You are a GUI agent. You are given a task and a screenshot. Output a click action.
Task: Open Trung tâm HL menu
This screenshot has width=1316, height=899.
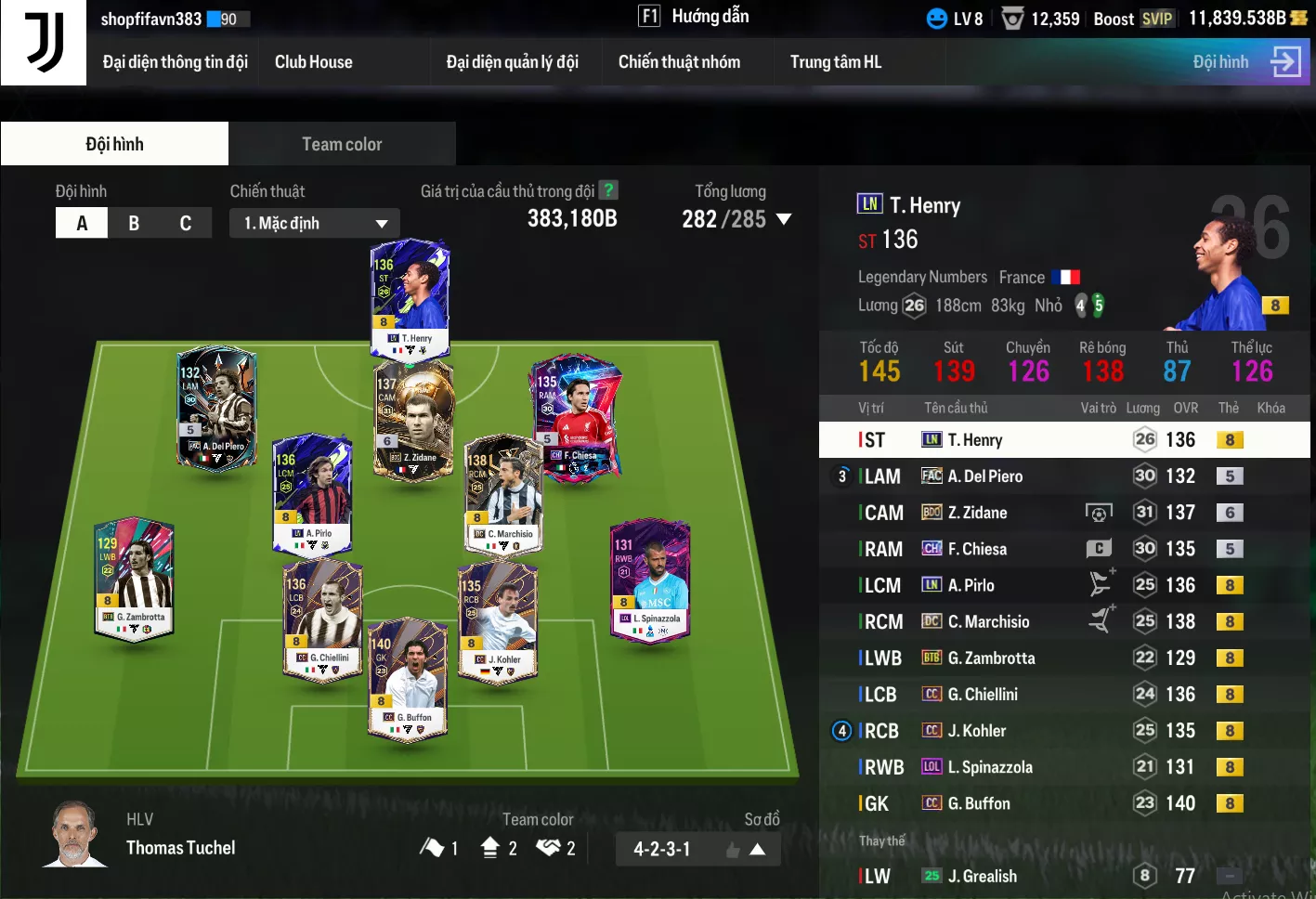[835, 62]
